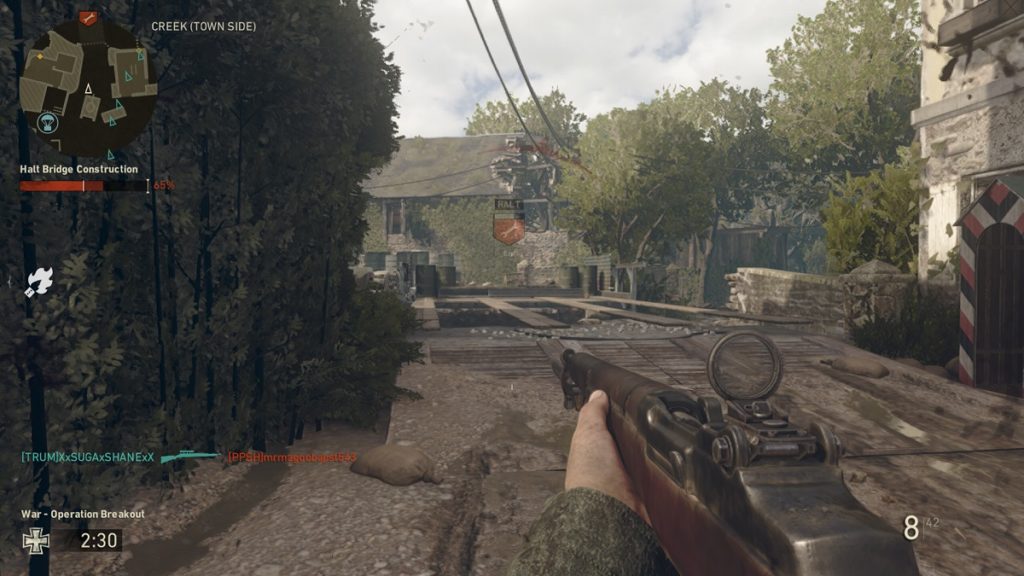Click the kill feed rifle icon
This screenshot has height=576, width=1024.
[190, 457]
